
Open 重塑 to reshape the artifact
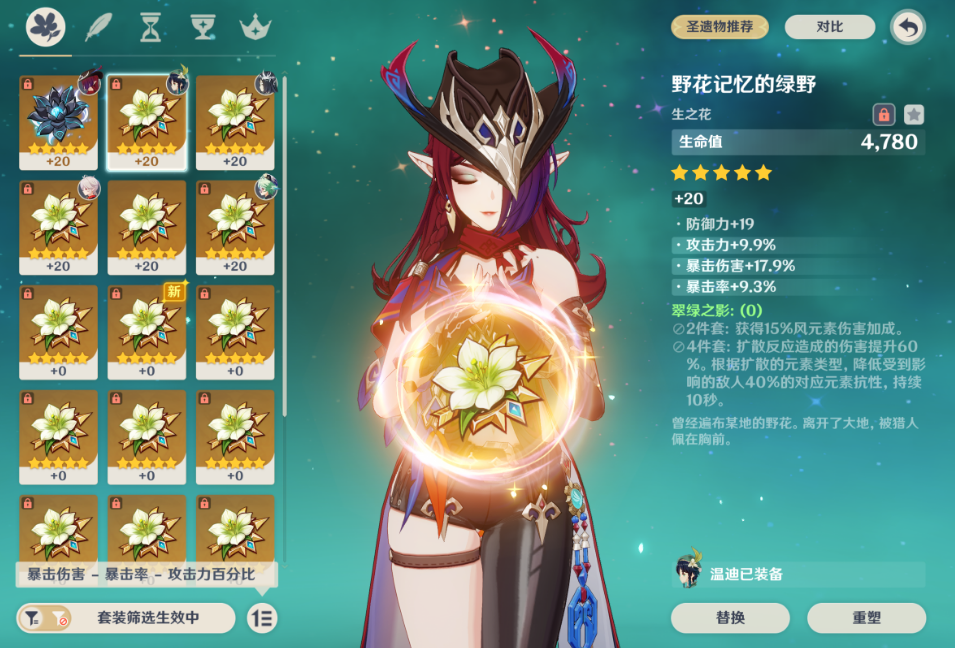(x=866, y=618)
